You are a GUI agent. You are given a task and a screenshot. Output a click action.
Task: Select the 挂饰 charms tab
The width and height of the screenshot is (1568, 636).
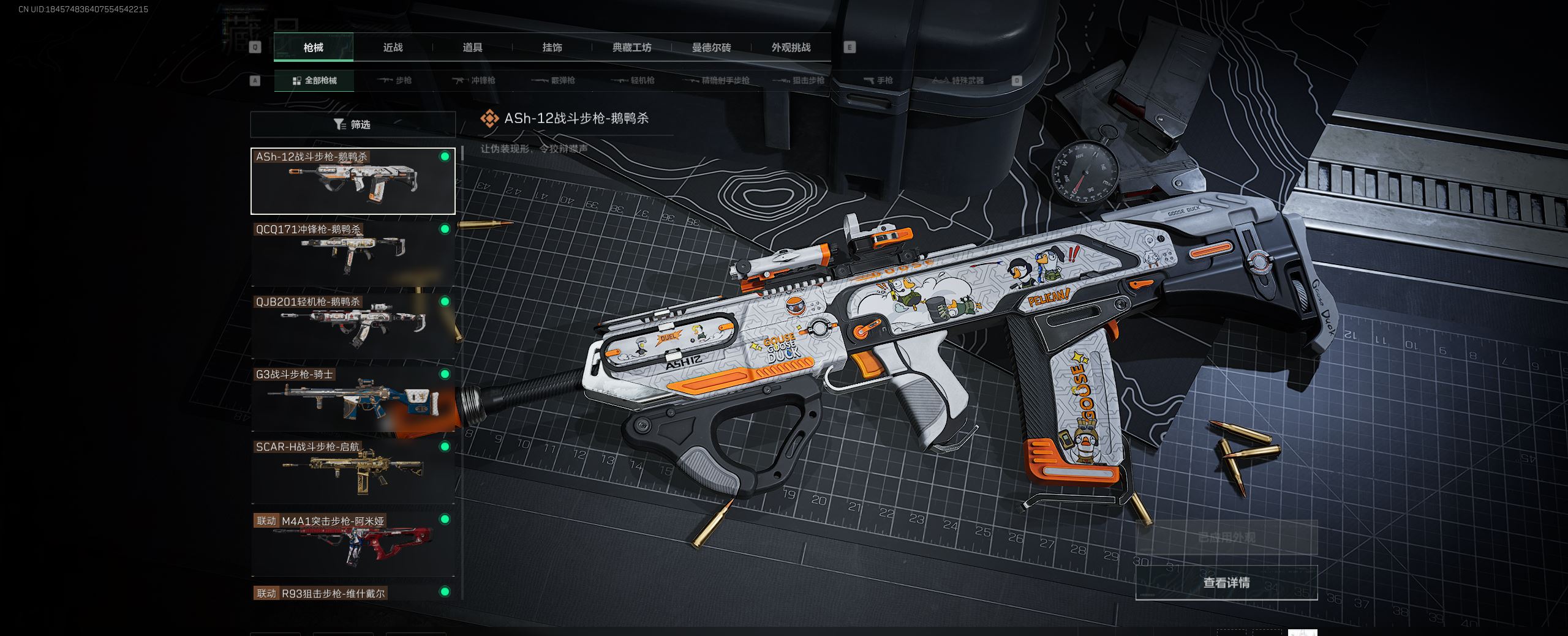pyautogui.click(x=552, y=47)
